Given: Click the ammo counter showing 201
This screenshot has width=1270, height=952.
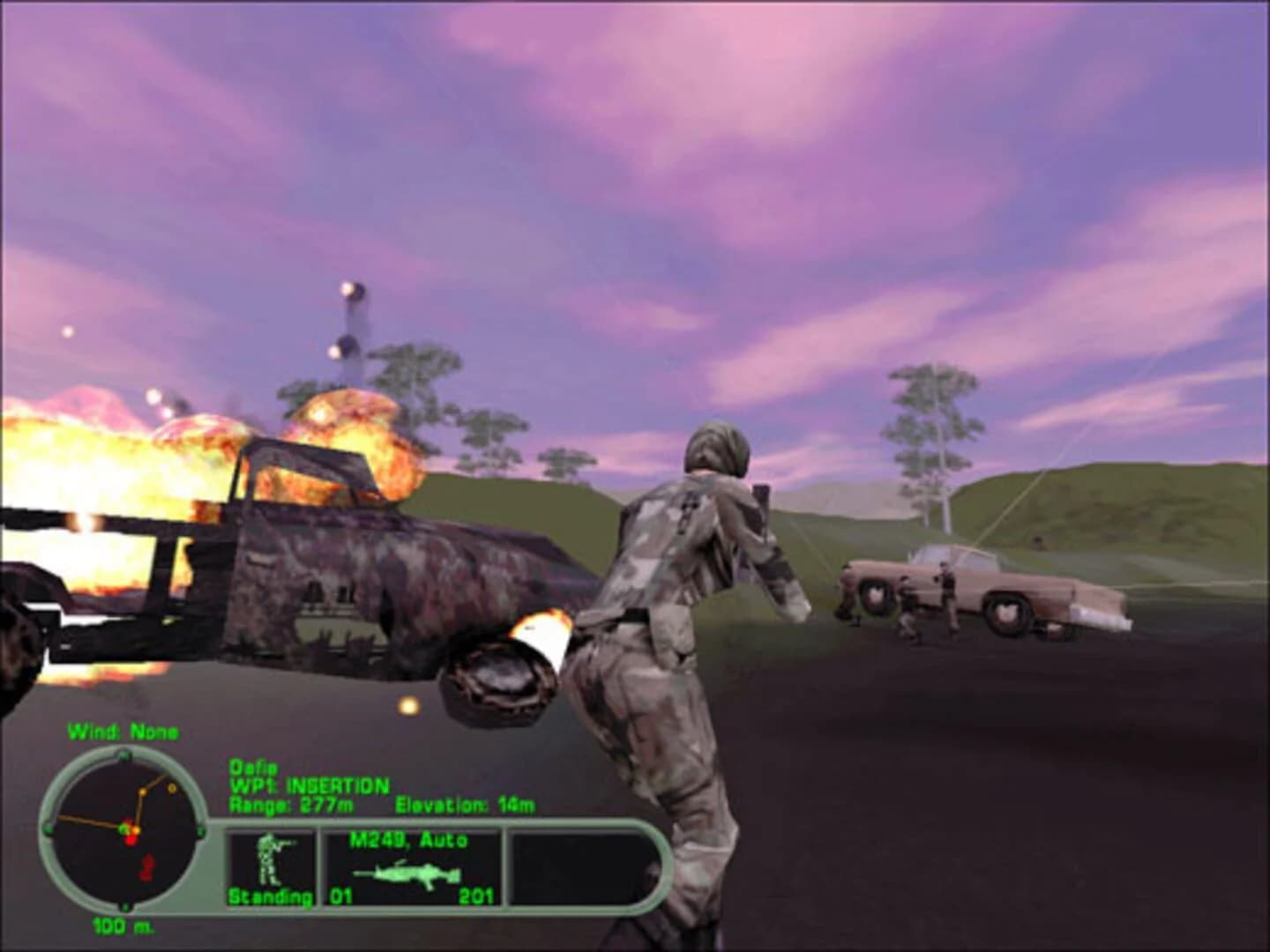Looking at the screenshot, I should pos(476,896).
